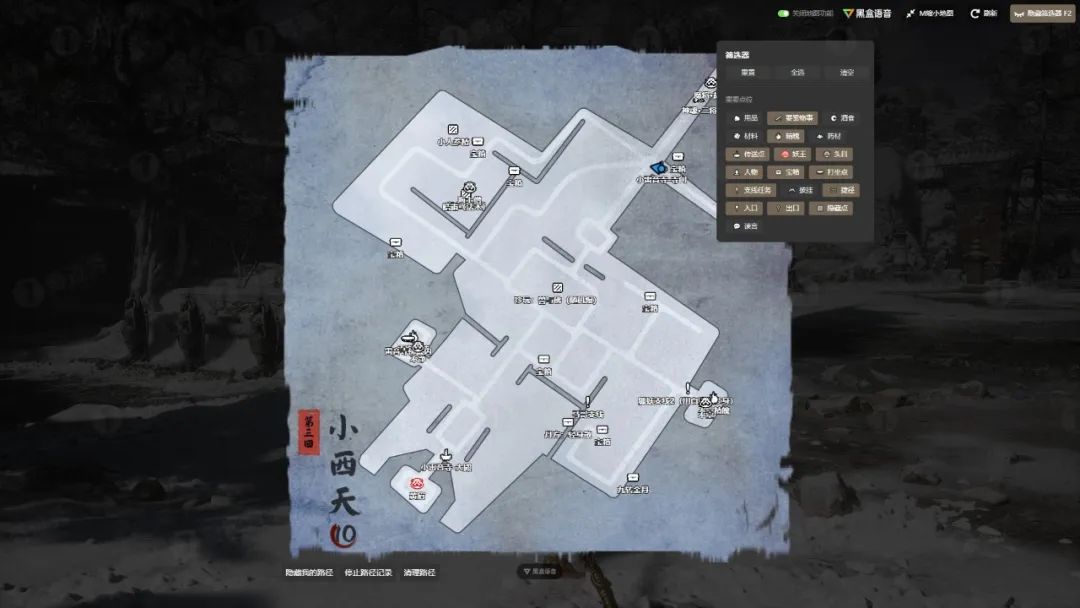Hide the filter panel with 隐藏筛选器
This screenshot has width=1080, height=608.
(x=1041, y=13)
